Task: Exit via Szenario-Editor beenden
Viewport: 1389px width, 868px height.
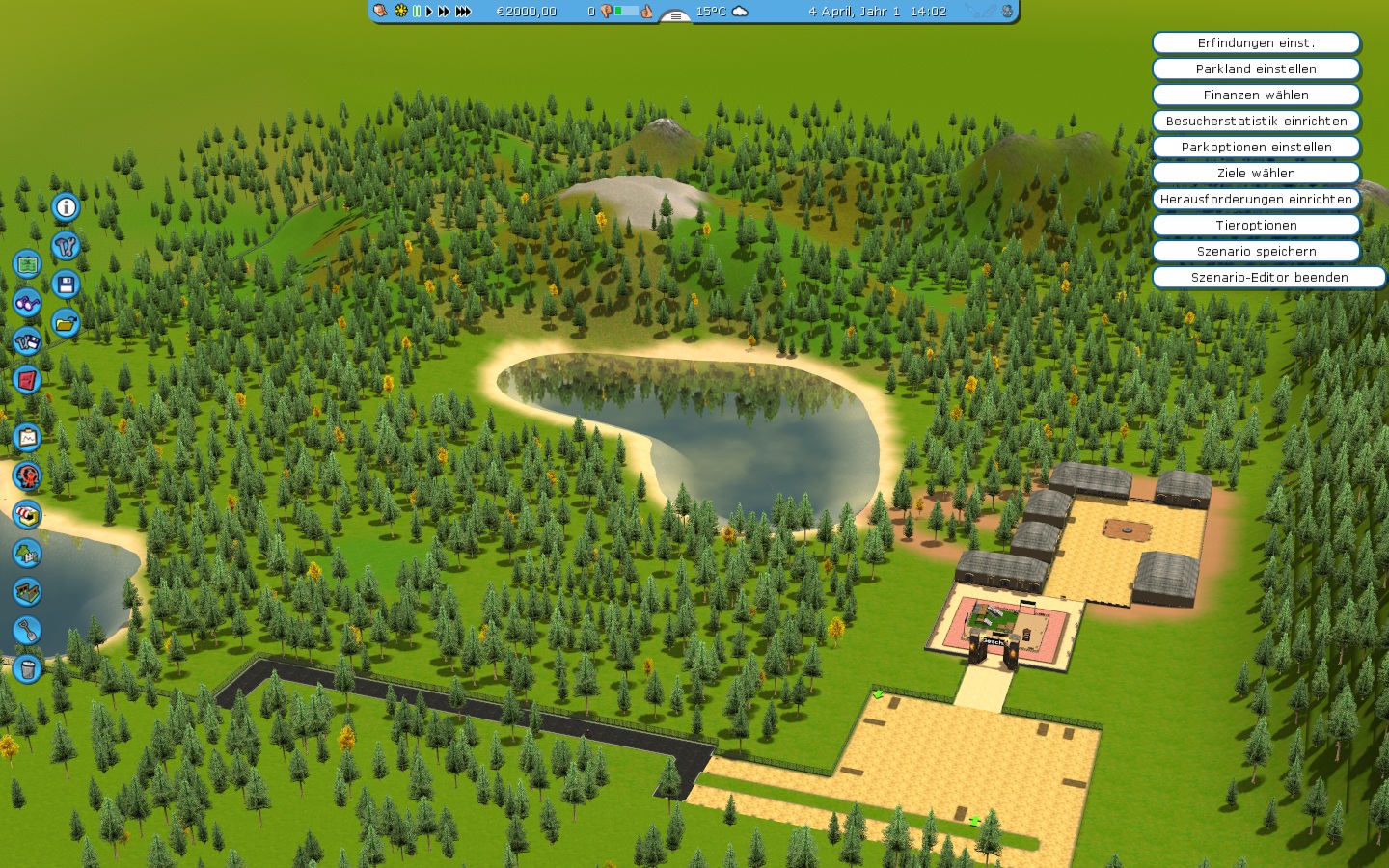Action: tap(1268, 278)
